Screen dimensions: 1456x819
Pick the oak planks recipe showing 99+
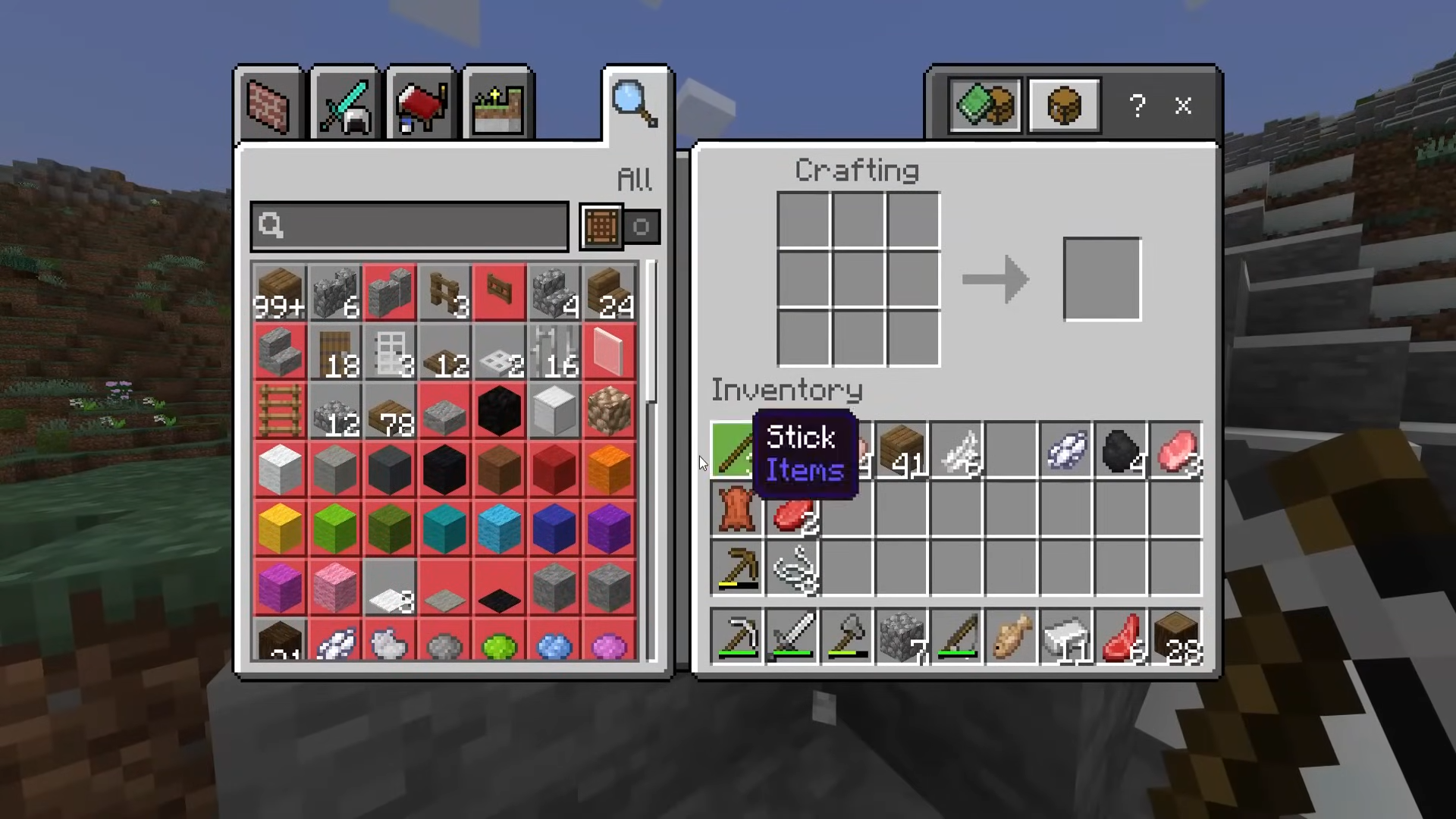[280, 293]
